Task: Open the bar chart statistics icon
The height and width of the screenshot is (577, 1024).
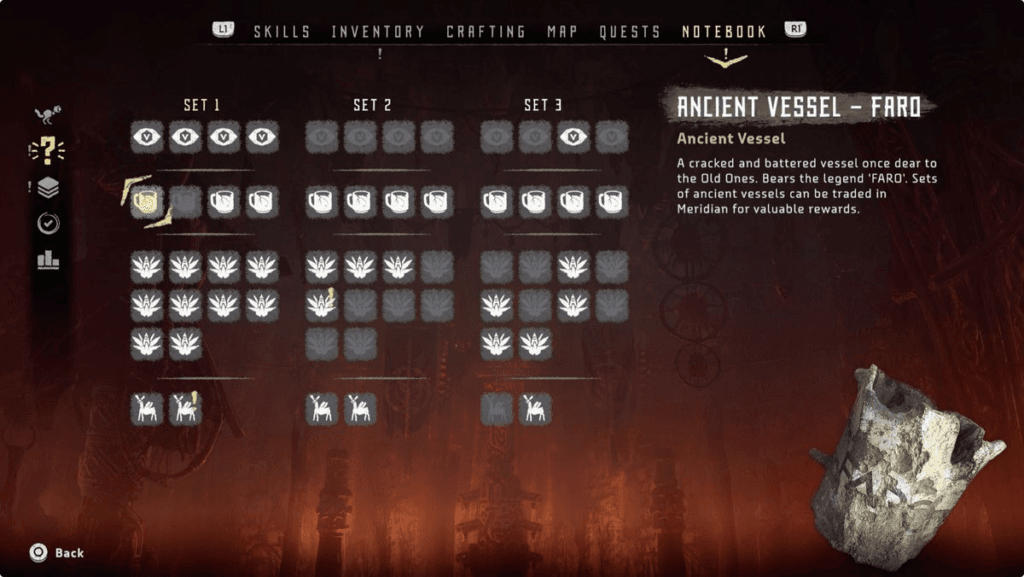Action: click(48, 260)
